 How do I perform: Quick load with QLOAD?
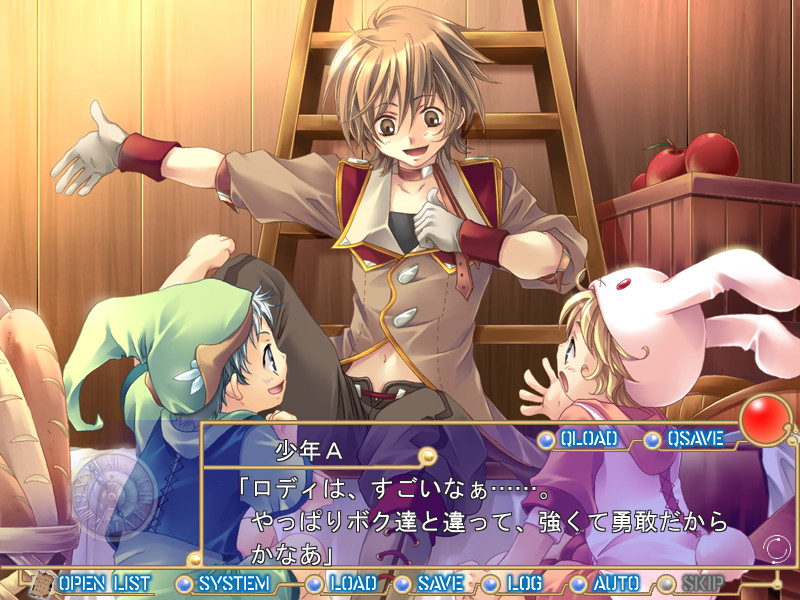pos(588,439)
